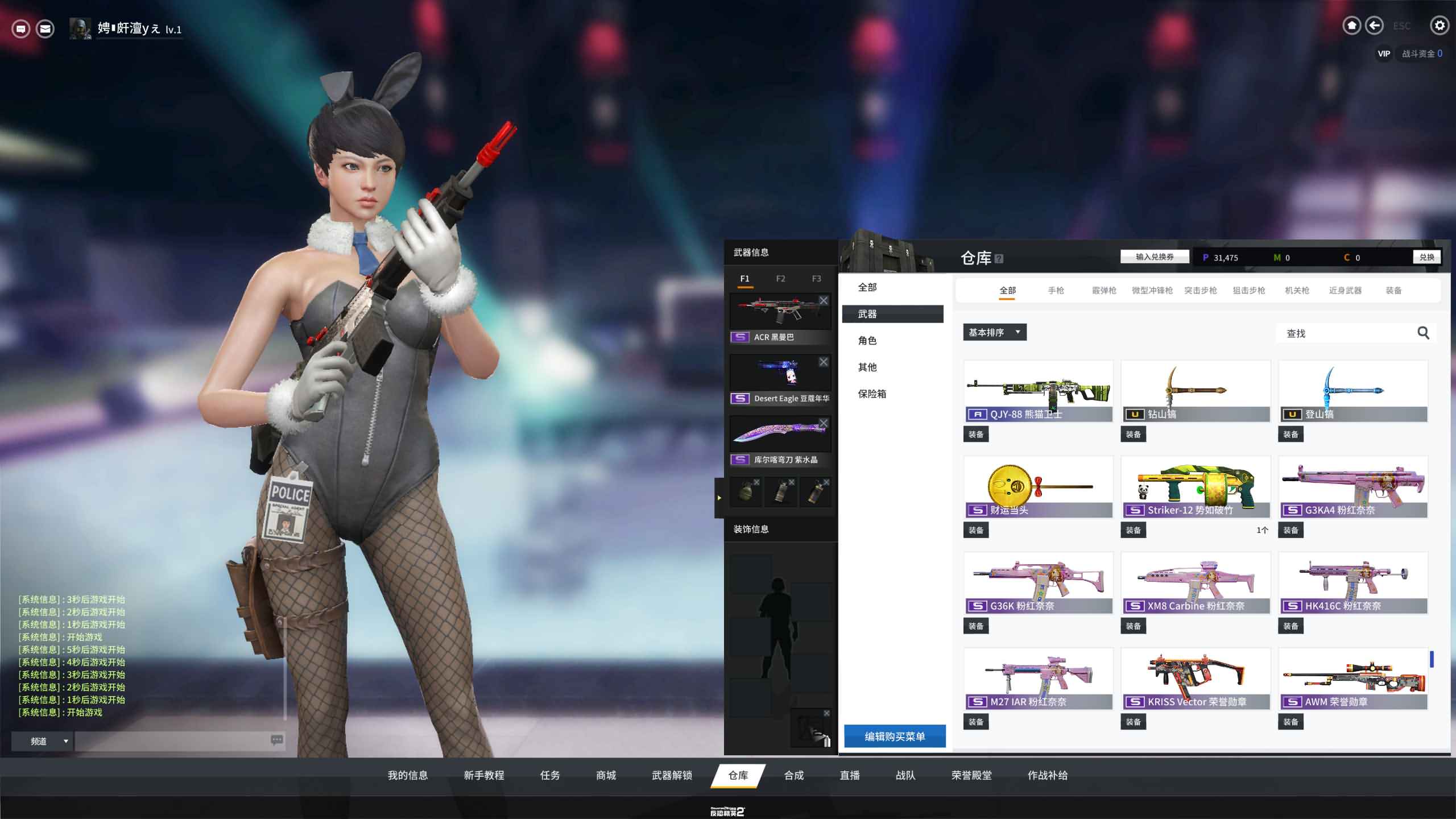Open the settings gear icon
This screenshot has height=819, width=1456.
click(1439, 26)
